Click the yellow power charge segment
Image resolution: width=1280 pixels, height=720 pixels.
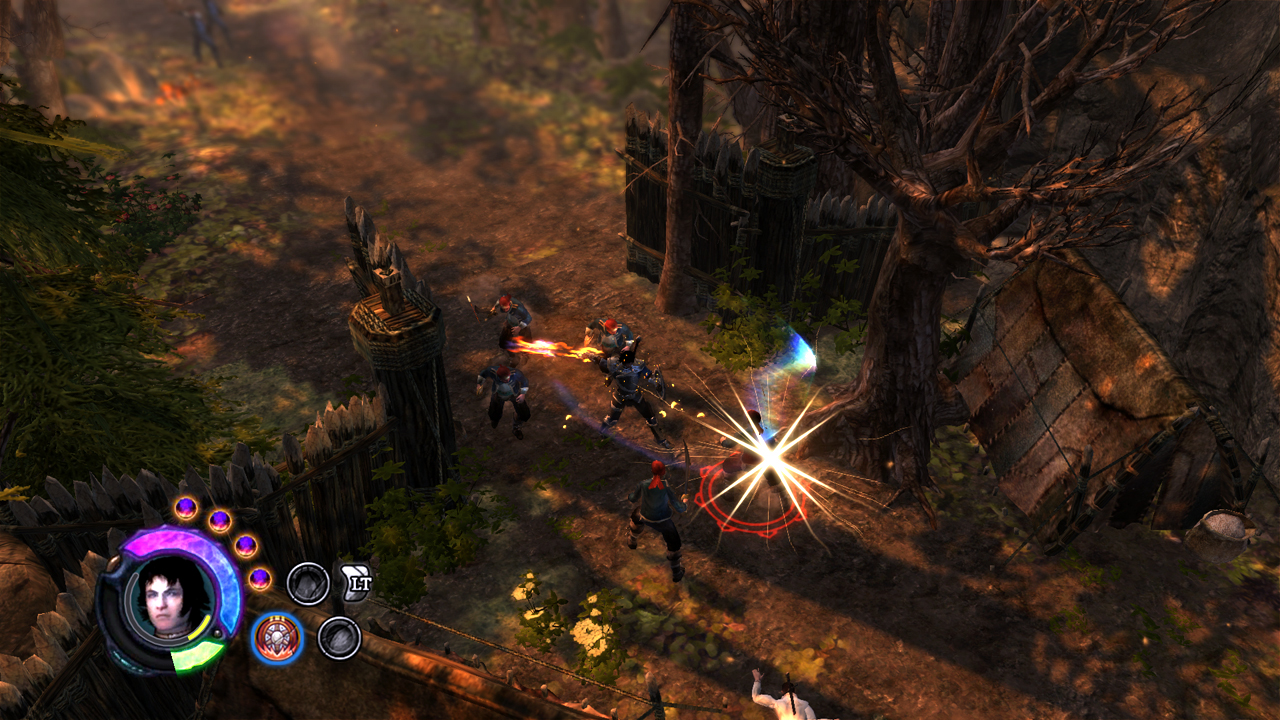(x=199, y=627)
